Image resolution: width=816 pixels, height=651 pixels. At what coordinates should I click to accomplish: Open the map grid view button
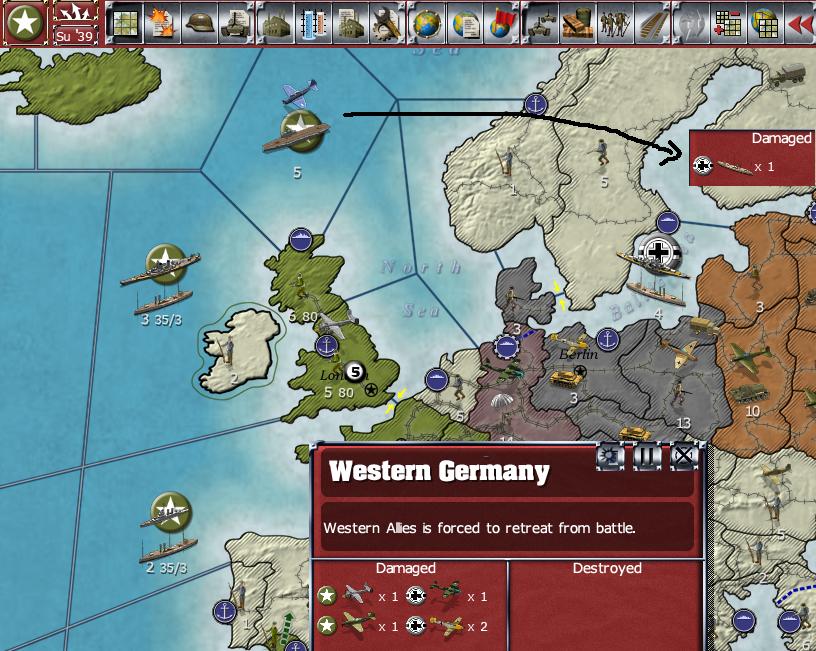point(126,23)
